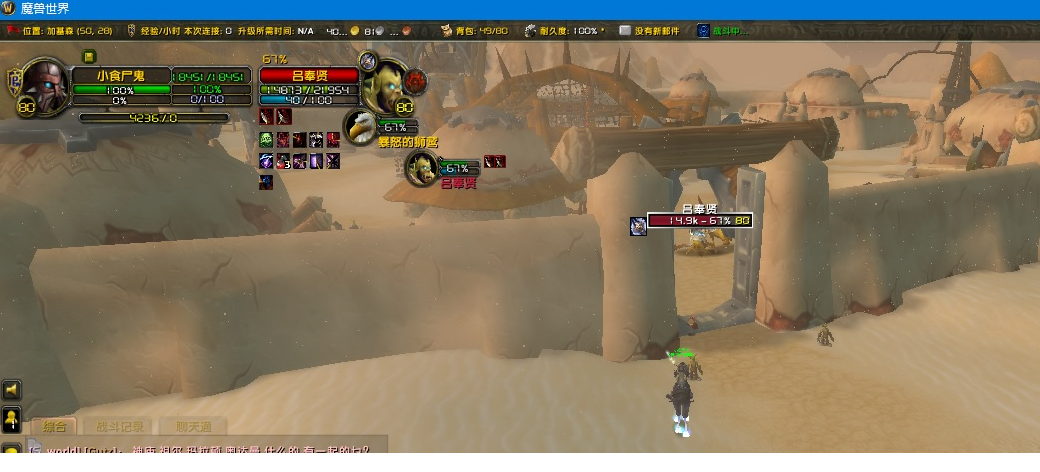Viewport: 1040px width, 472px height.
Task: Switch to the 聊天通 chat tab
Action: pos(187,427)
